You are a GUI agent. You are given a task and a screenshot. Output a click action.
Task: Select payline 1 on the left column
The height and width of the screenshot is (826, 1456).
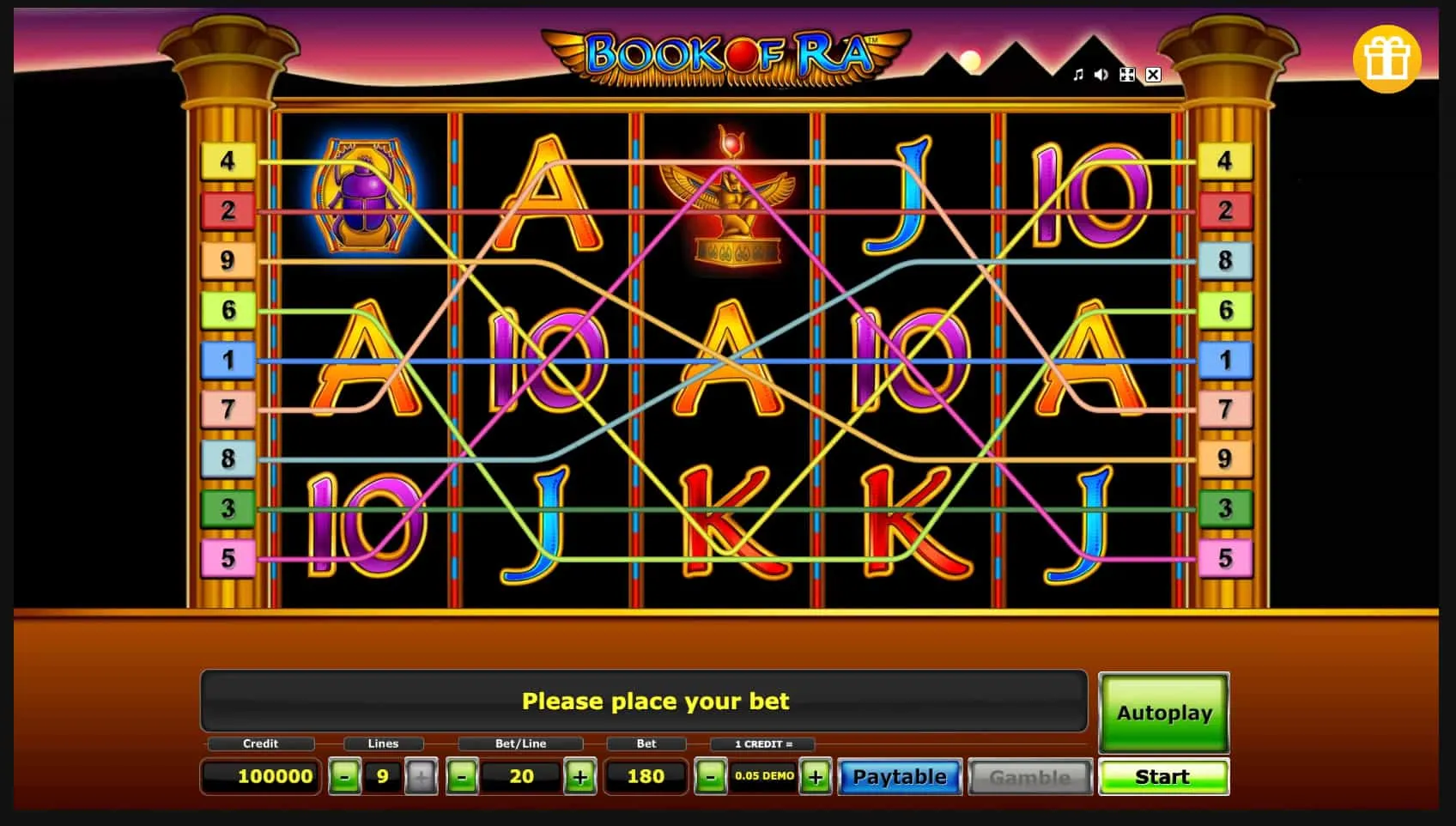[227, 361]
